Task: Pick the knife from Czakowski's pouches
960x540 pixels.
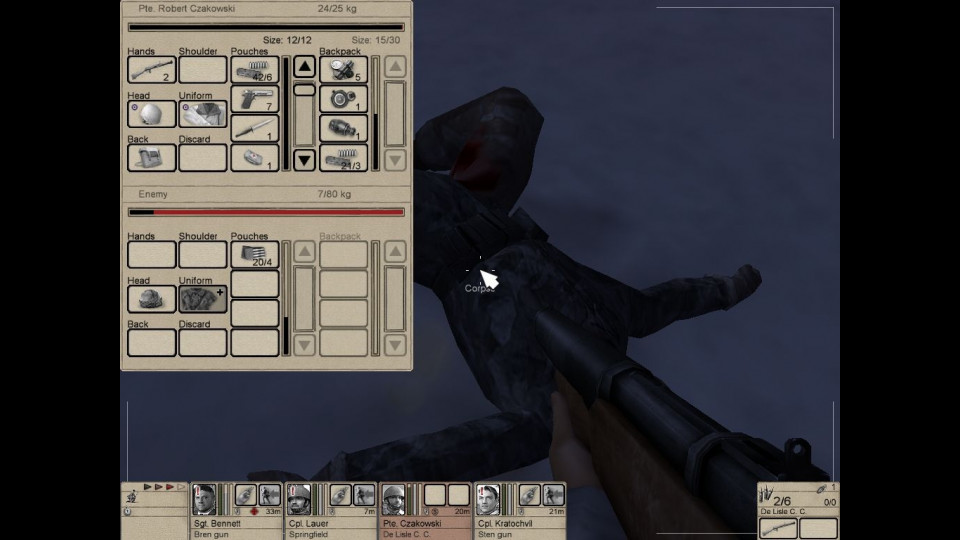Action: (255, 129)
